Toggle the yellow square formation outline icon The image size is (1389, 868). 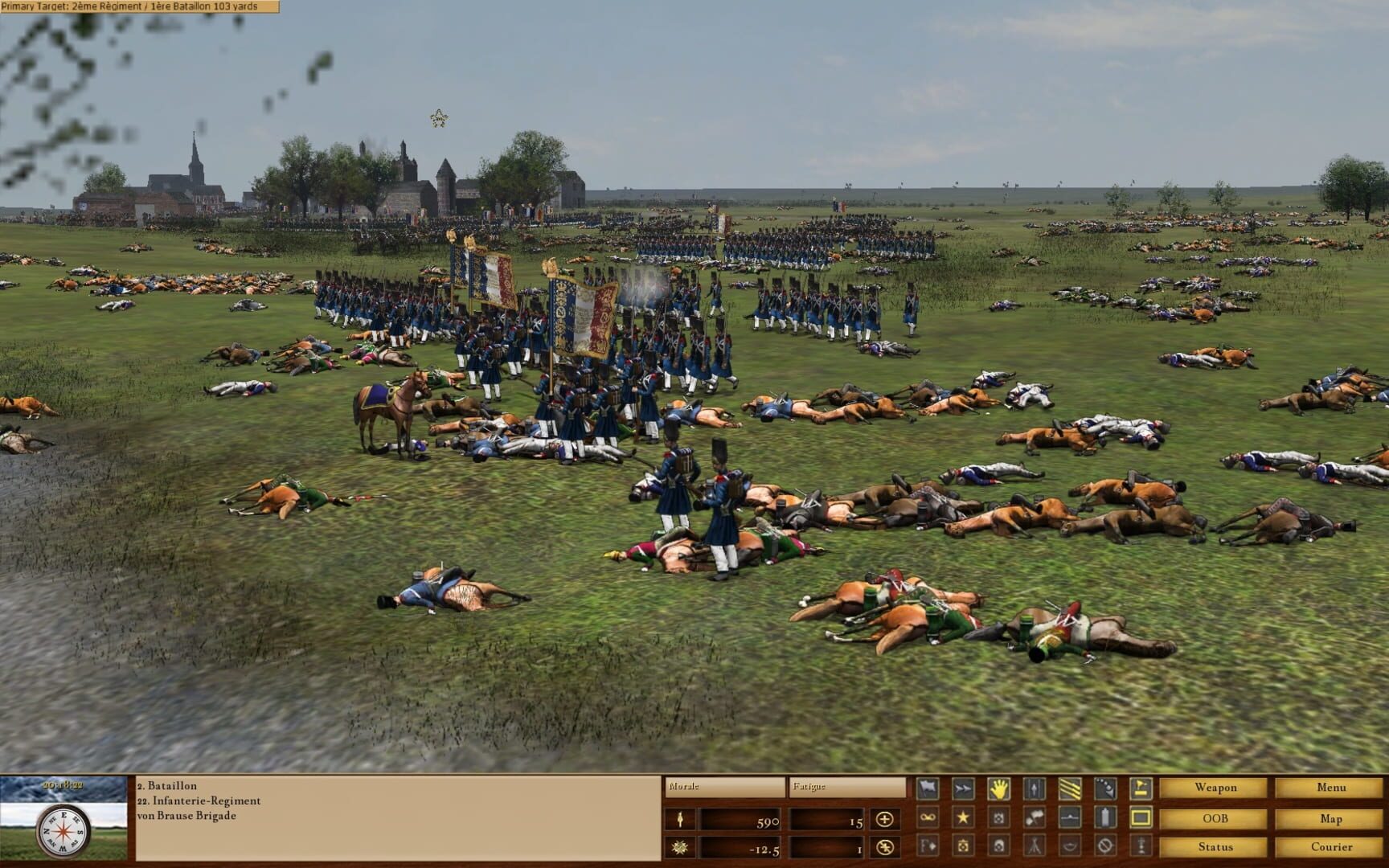(x=1141, y=817)
